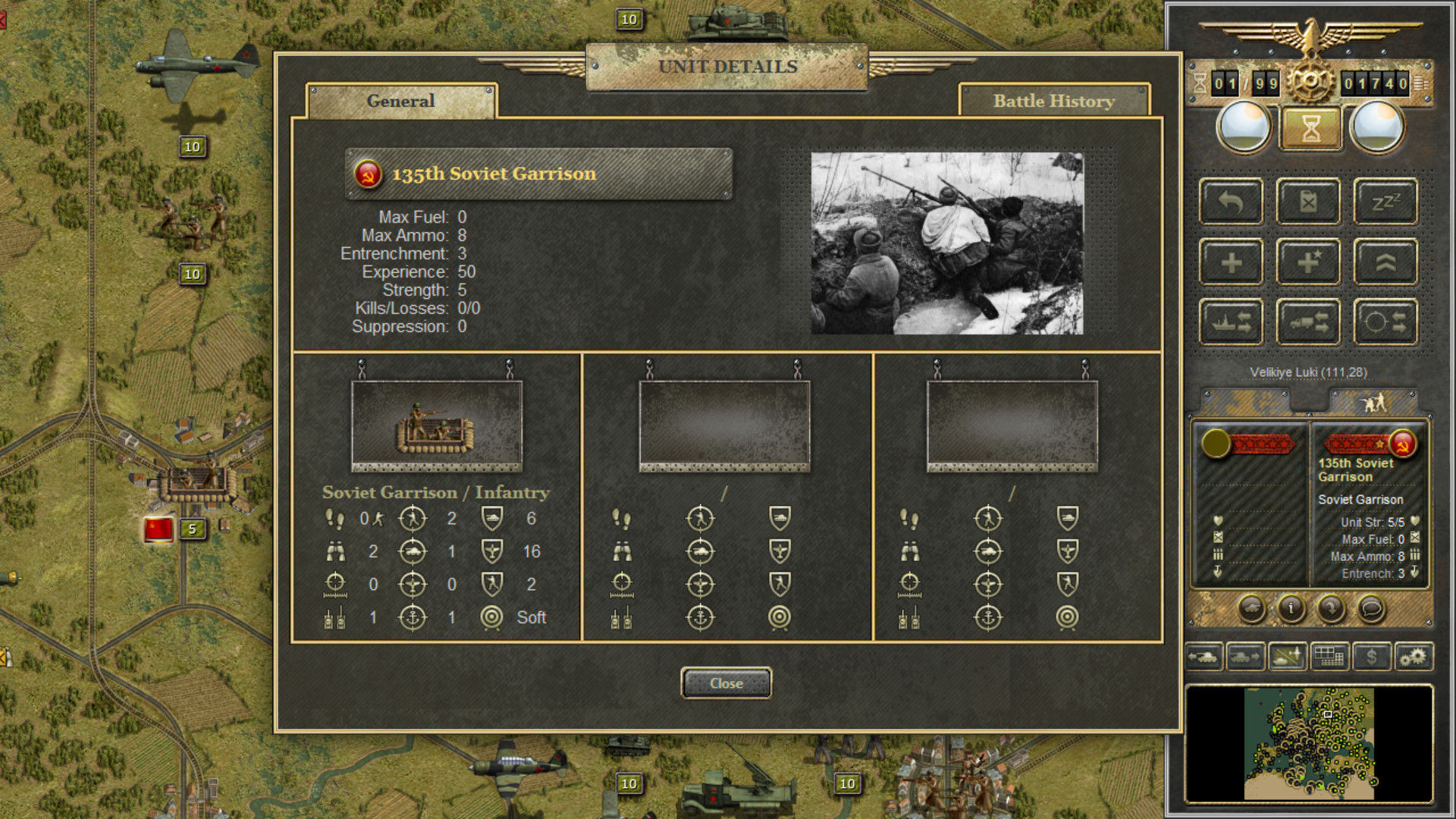The image size is (1456, 819).
Task: Activate the sleep Zzz button
Action: pyautogui.click(x=1385, y=202)
